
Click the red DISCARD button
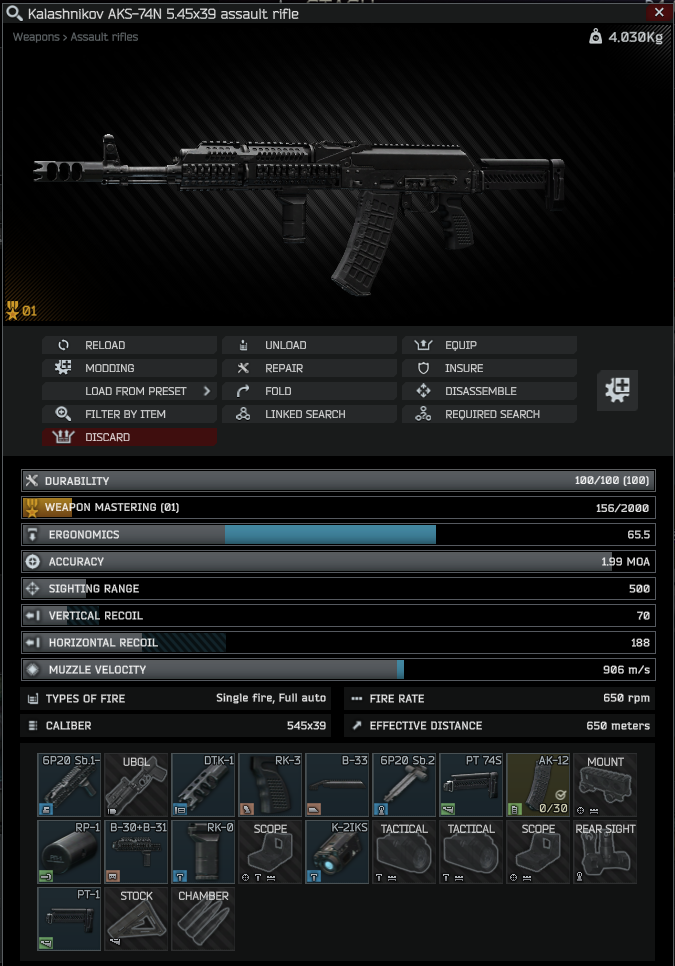[129, 437]
